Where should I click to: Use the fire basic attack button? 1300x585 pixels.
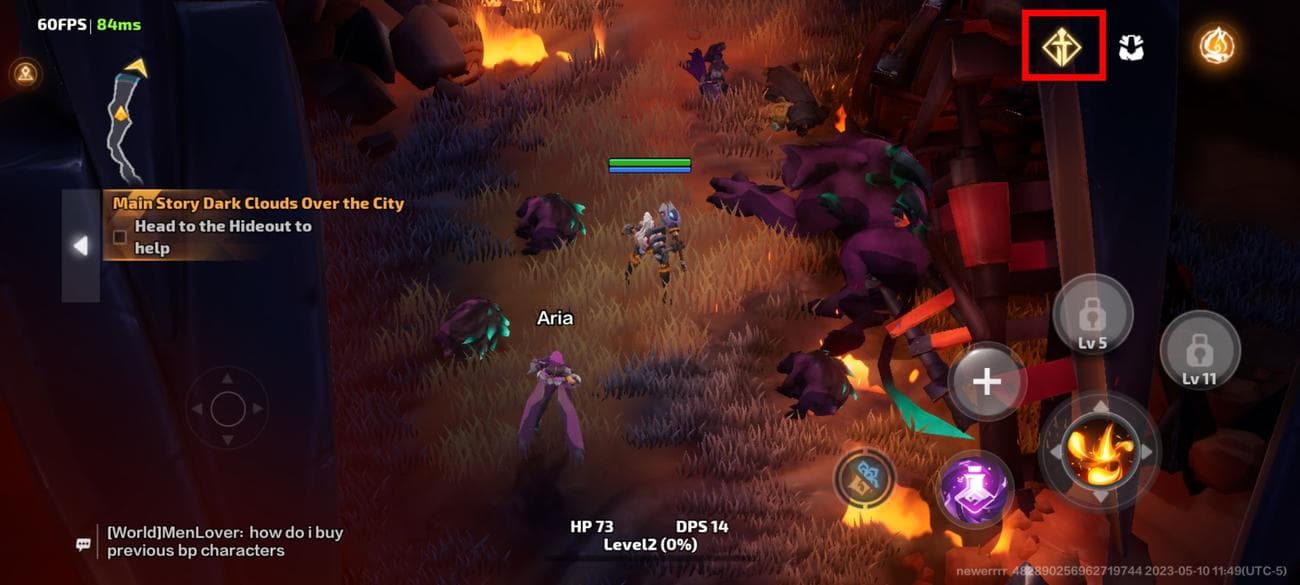tap(1100, 450)
